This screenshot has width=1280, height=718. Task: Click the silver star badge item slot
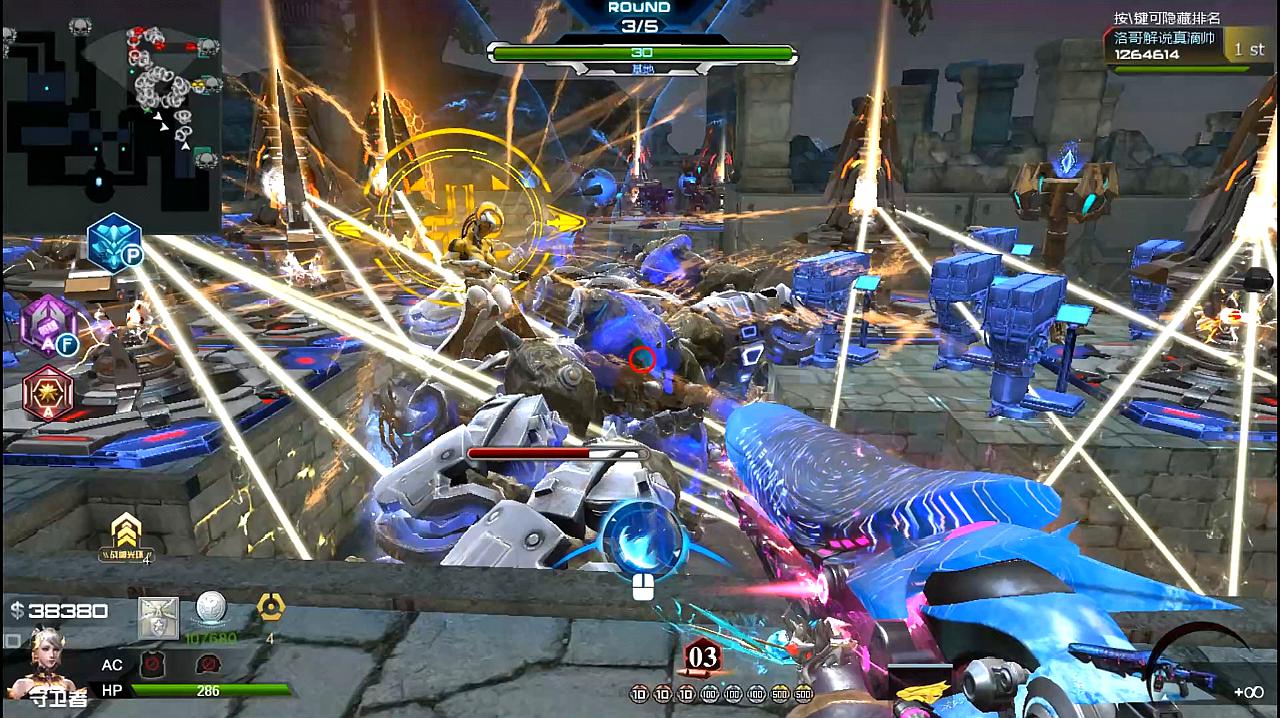[158, 617]
